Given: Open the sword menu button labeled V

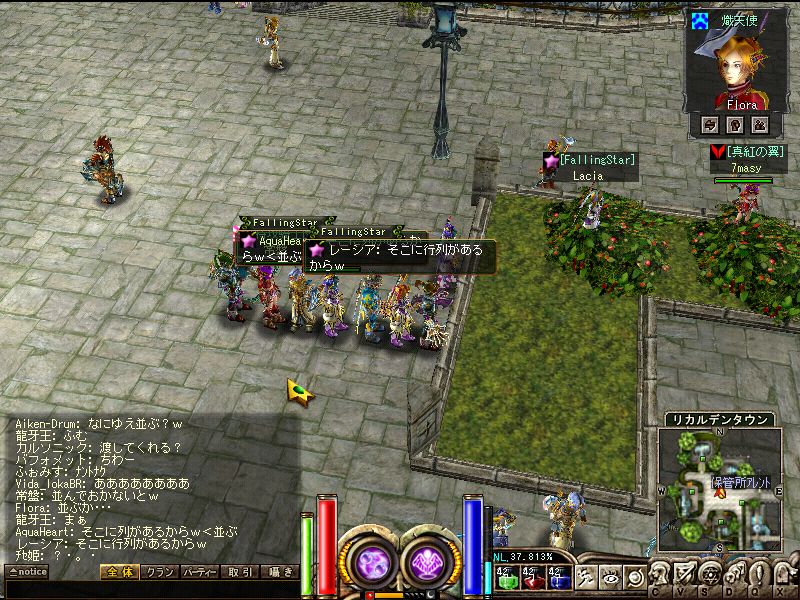Looking at the screenshot, I should (685, 576).
